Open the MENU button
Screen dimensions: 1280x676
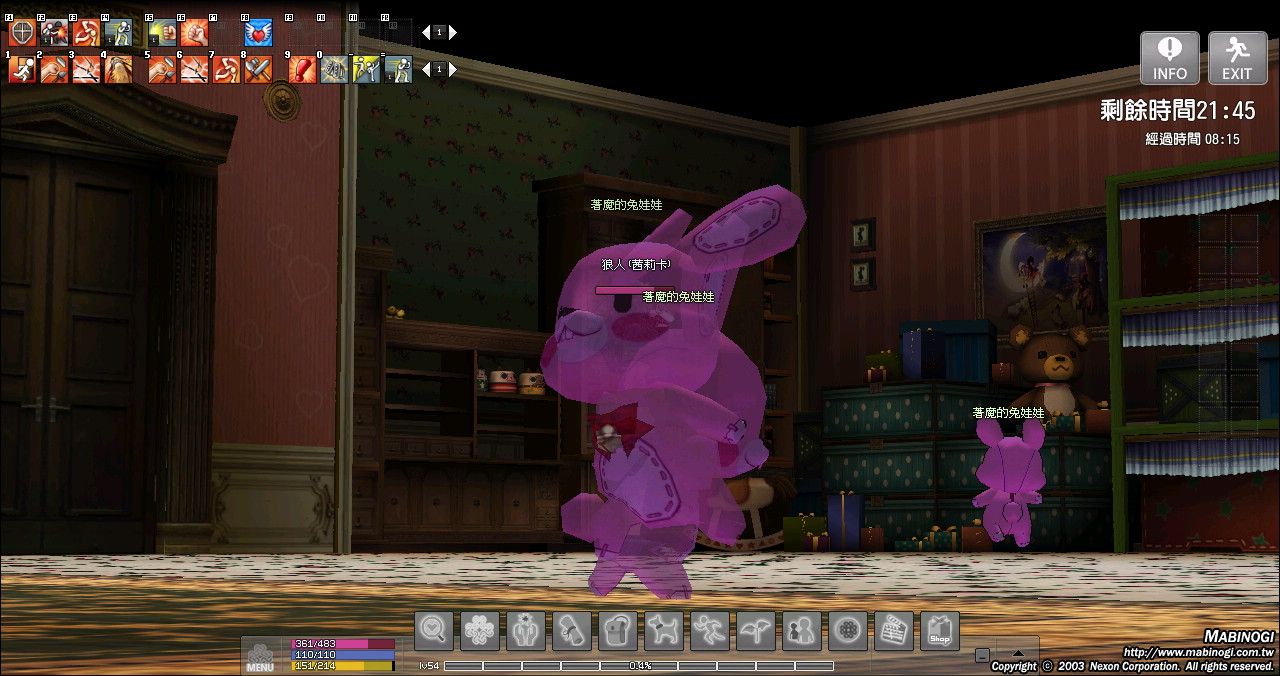(x=260, y=656)
